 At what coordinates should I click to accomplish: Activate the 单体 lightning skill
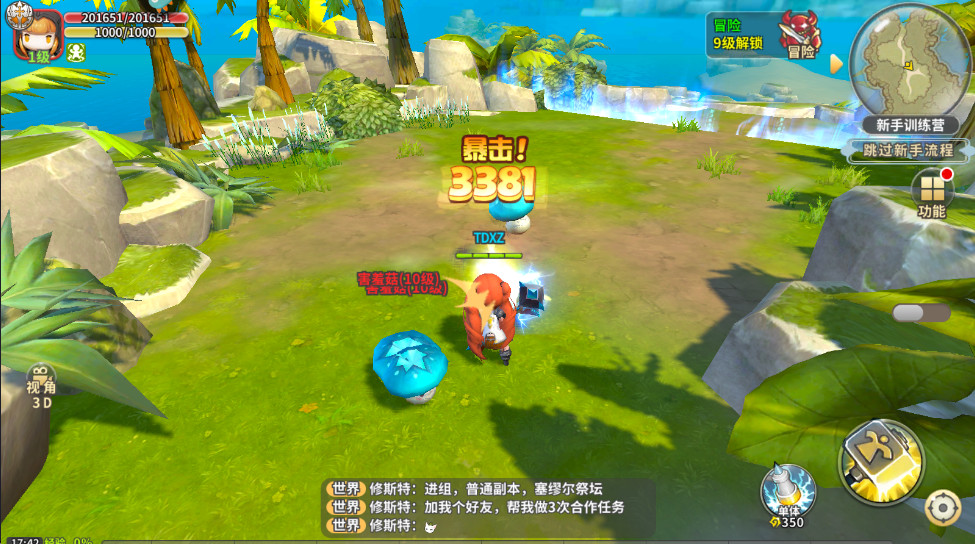coord(787,492)
